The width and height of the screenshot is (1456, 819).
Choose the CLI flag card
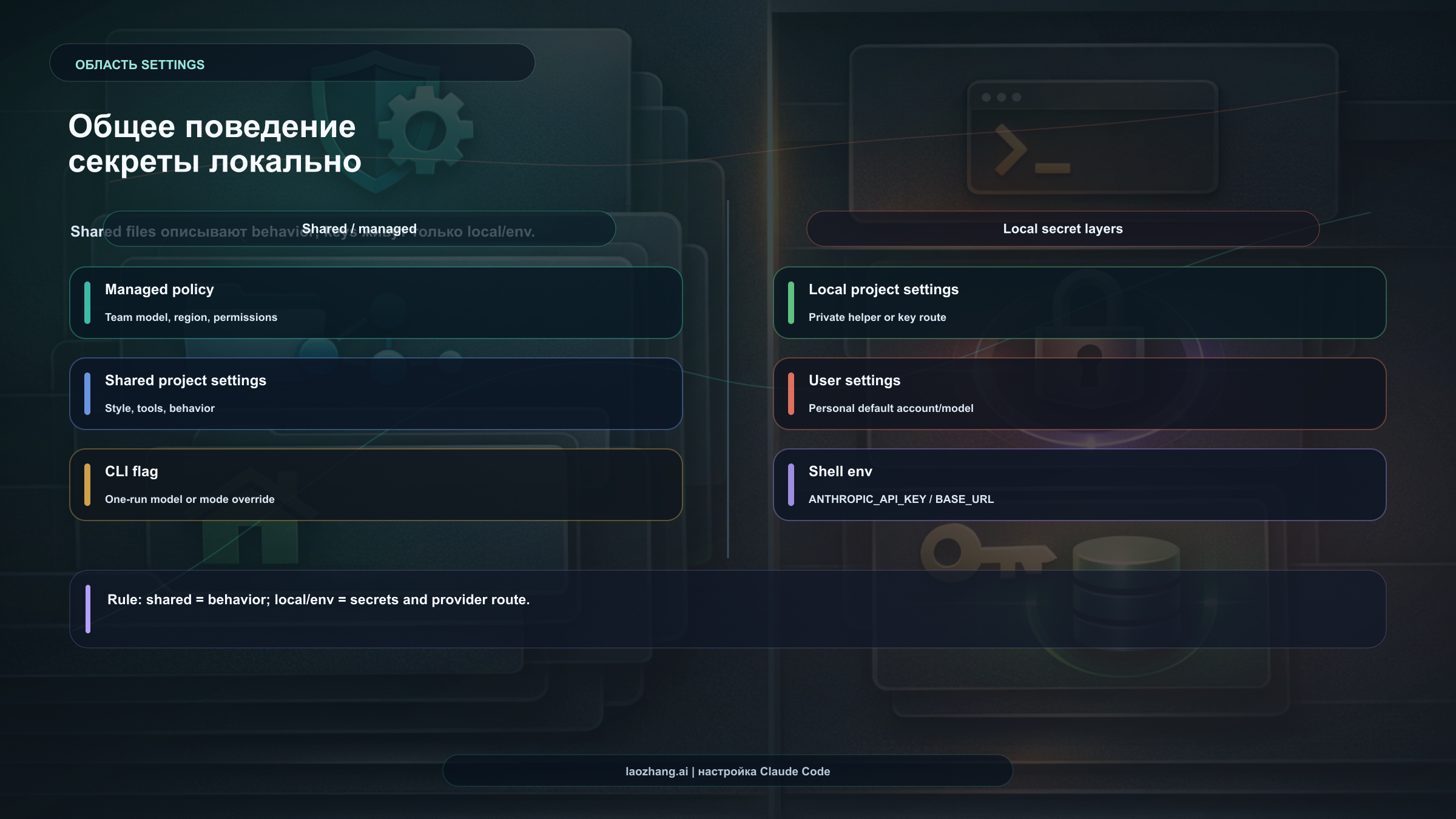(x=376, y=485)
